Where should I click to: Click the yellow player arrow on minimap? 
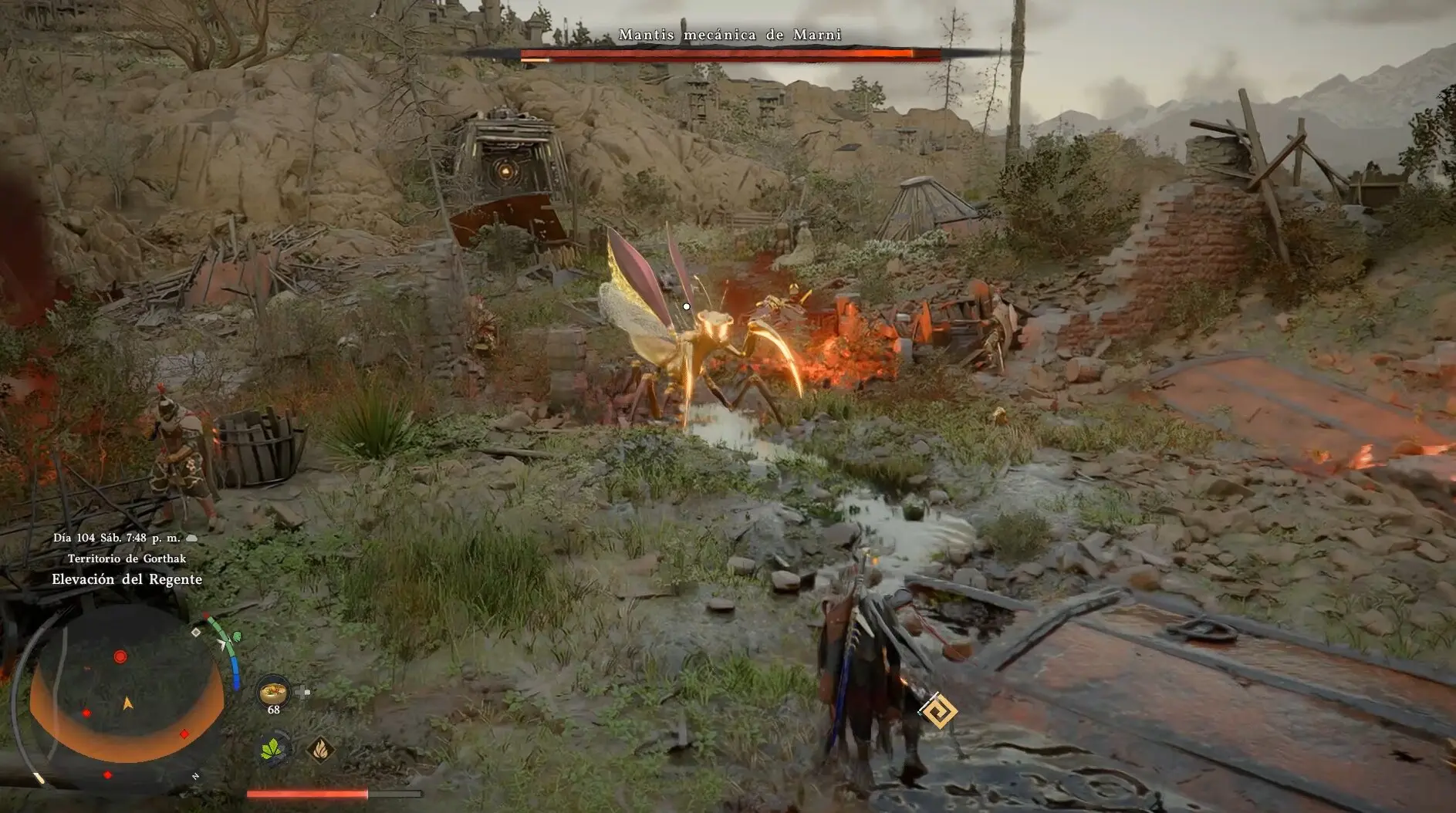tap(128, 703)
